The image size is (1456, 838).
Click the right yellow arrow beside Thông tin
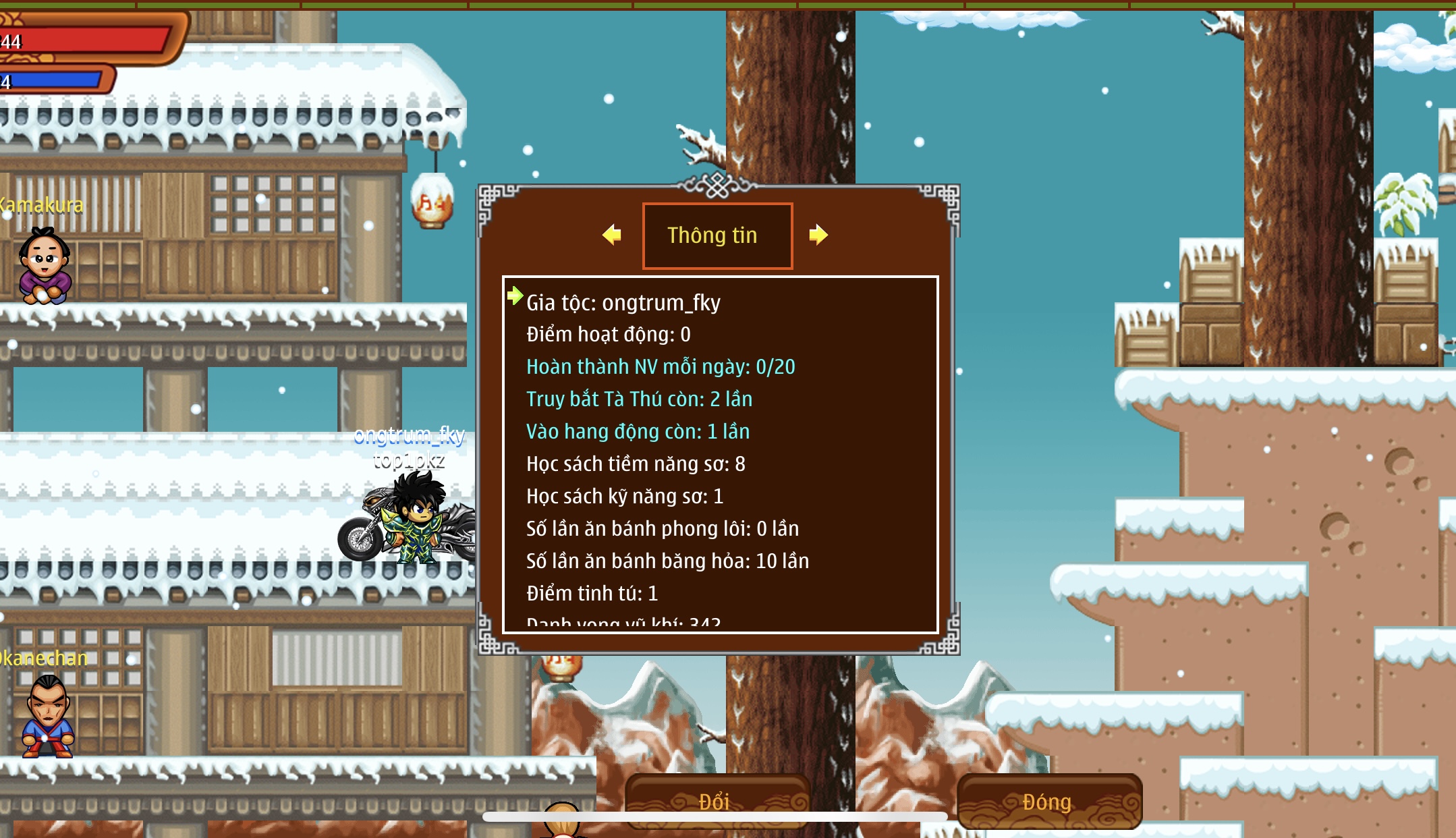[818, 235]
